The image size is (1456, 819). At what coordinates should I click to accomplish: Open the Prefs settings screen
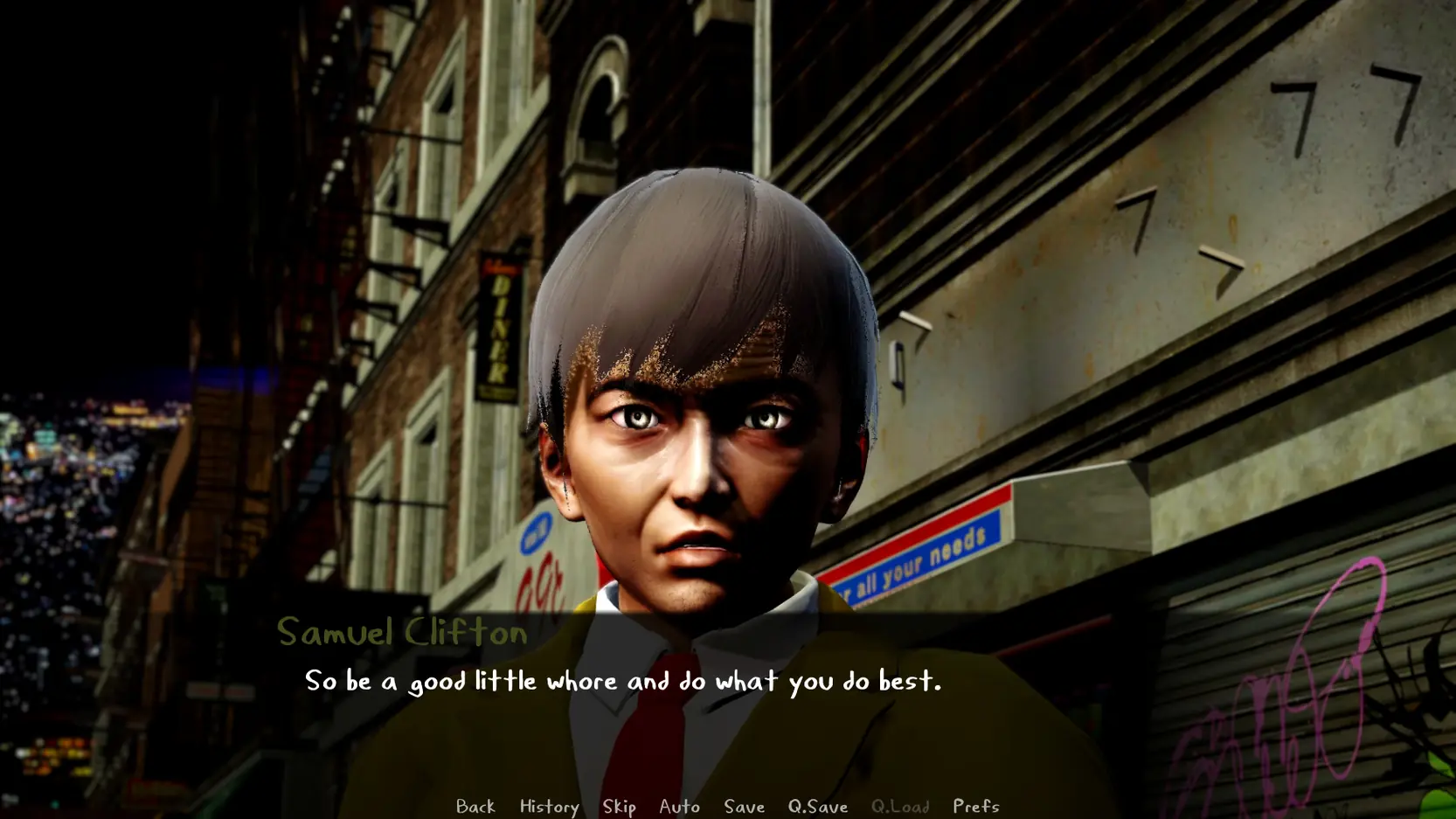tap(975, 806)
